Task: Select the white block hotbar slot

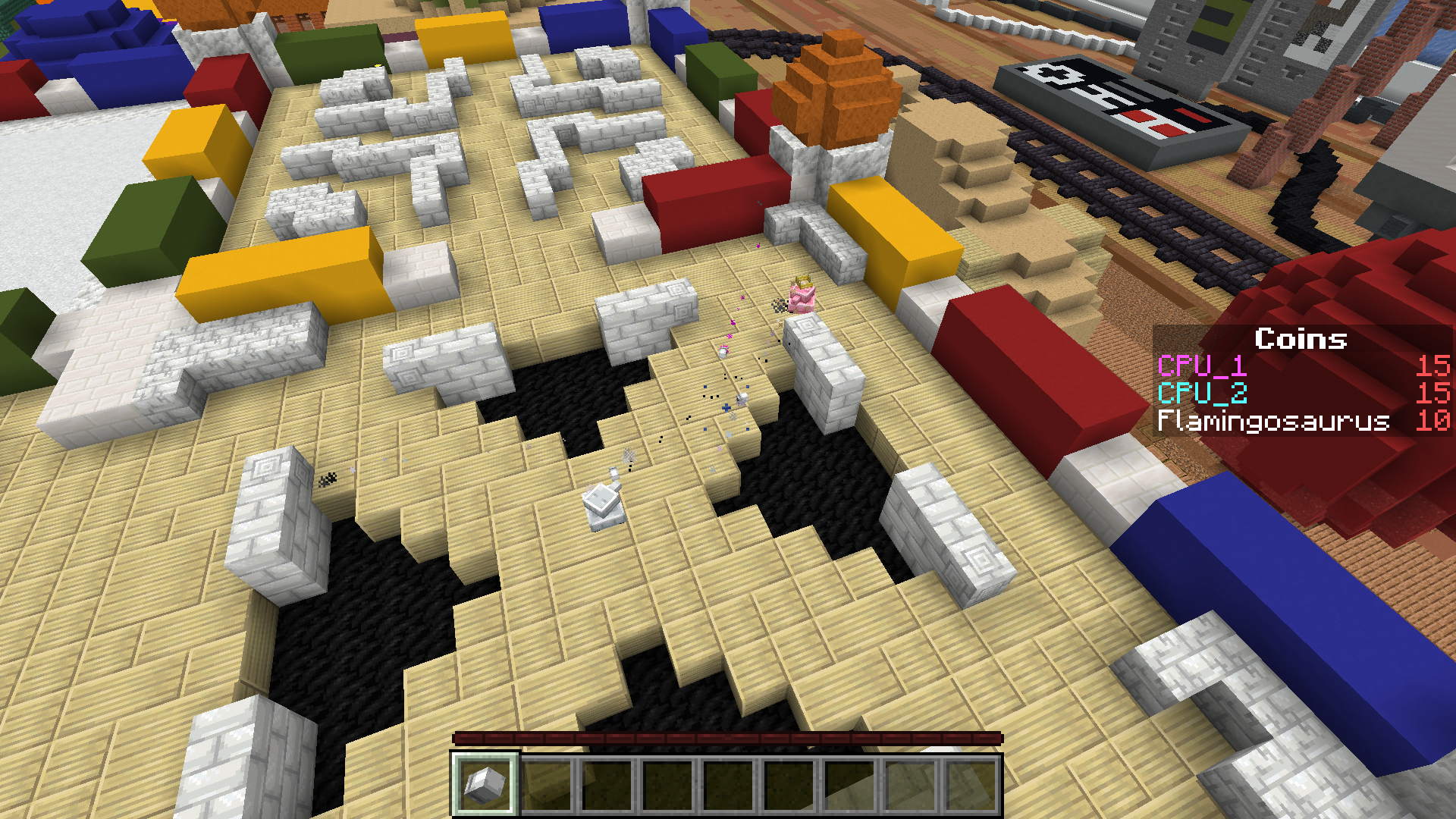Action: coord(485,783)
